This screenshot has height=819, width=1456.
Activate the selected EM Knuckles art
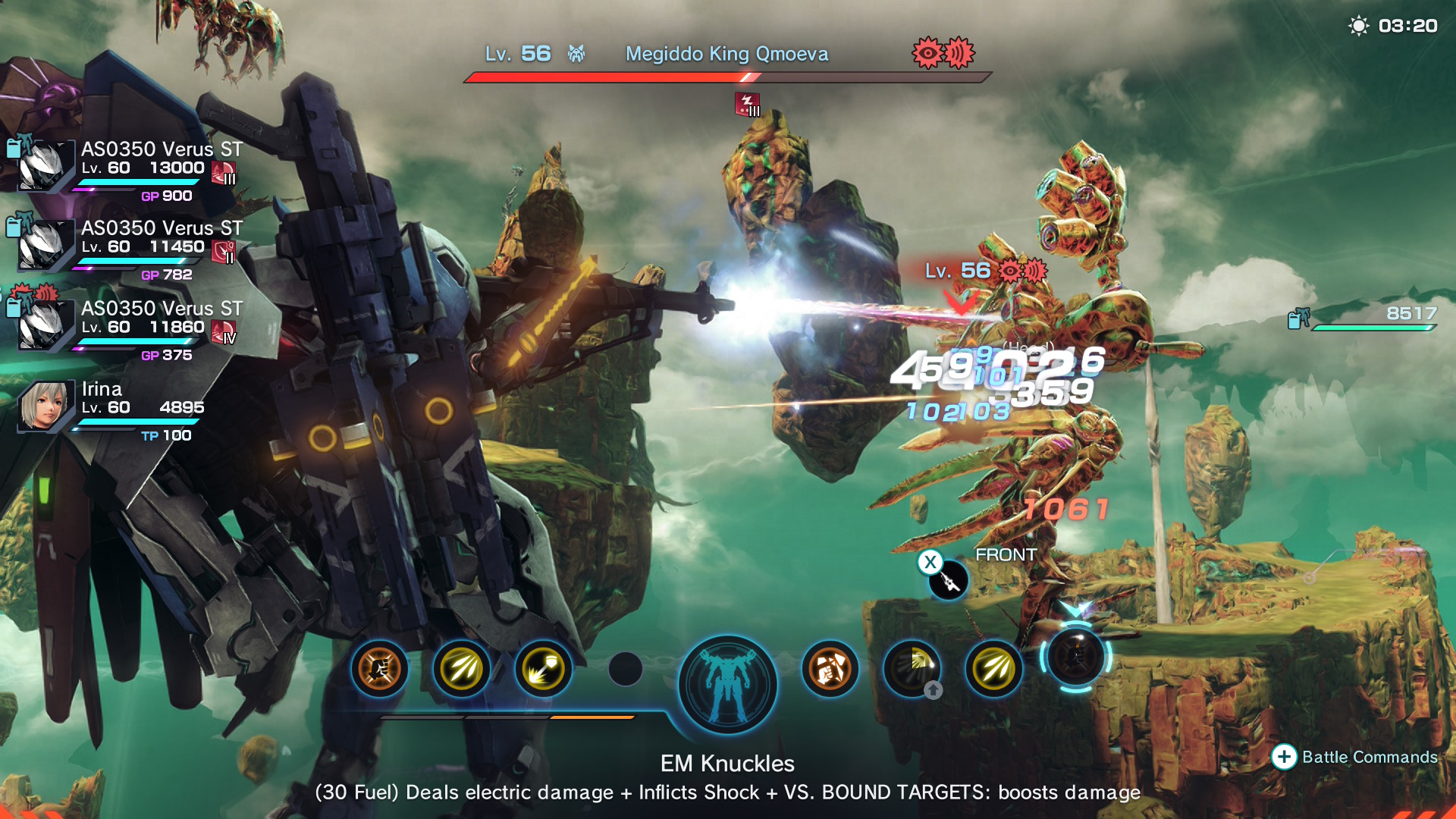coord(1075,656)
